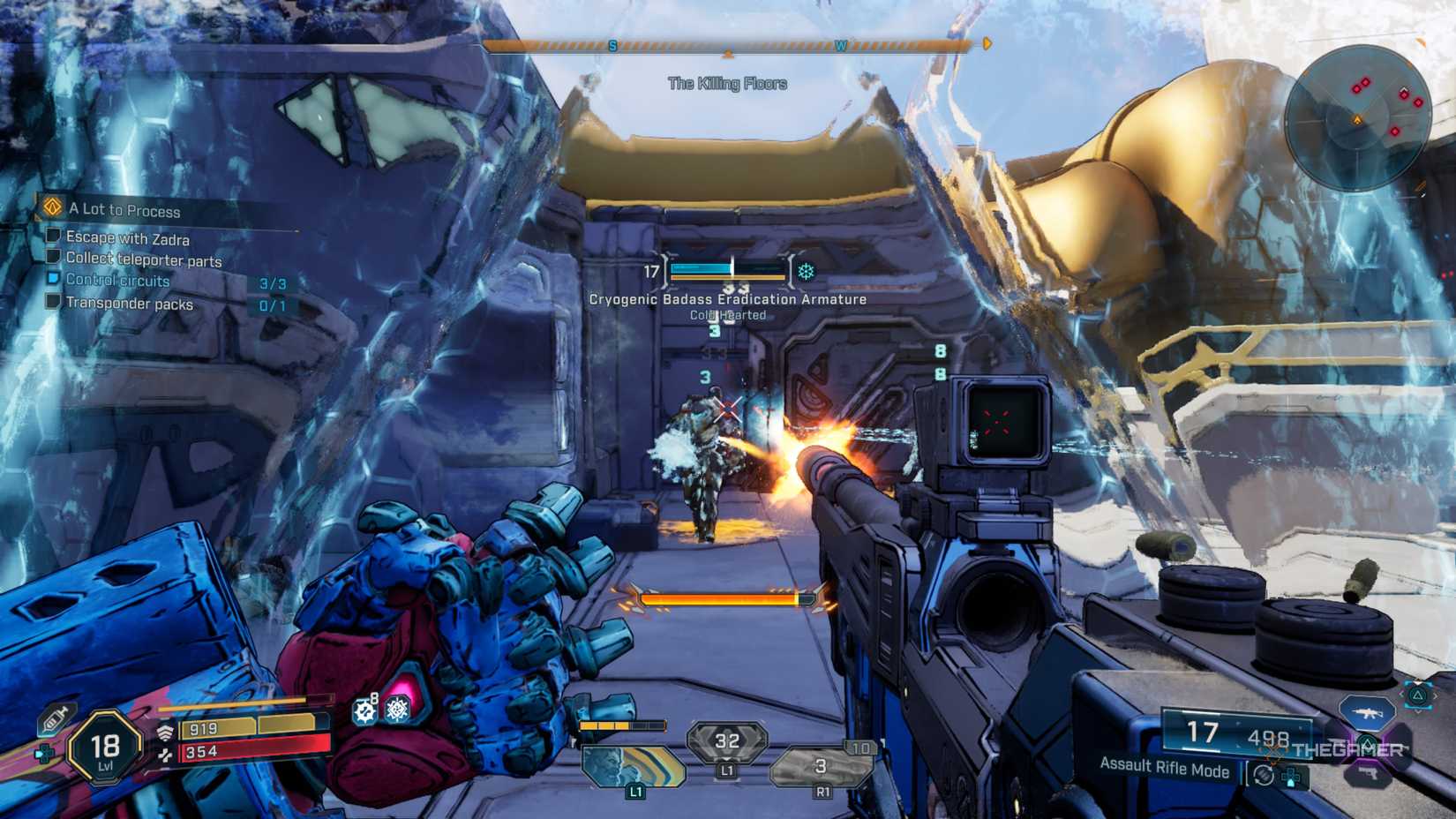Check the Transponder packs objective box
The width and height of the screenshot is (1456, 819).
pos(52,301)
